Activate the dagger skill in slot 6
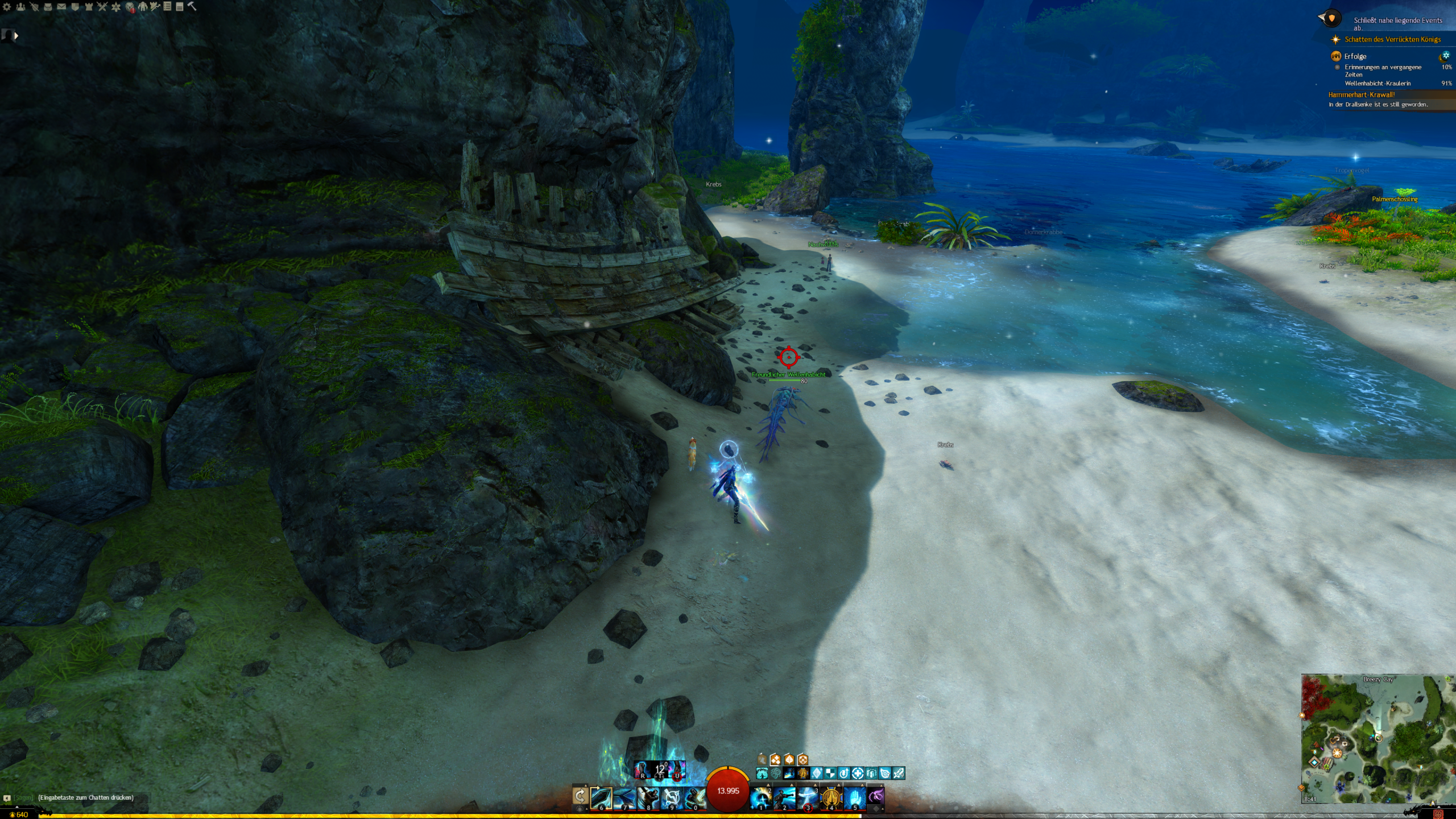Viewport: 1456px width, 819px height. pos(601,798)
